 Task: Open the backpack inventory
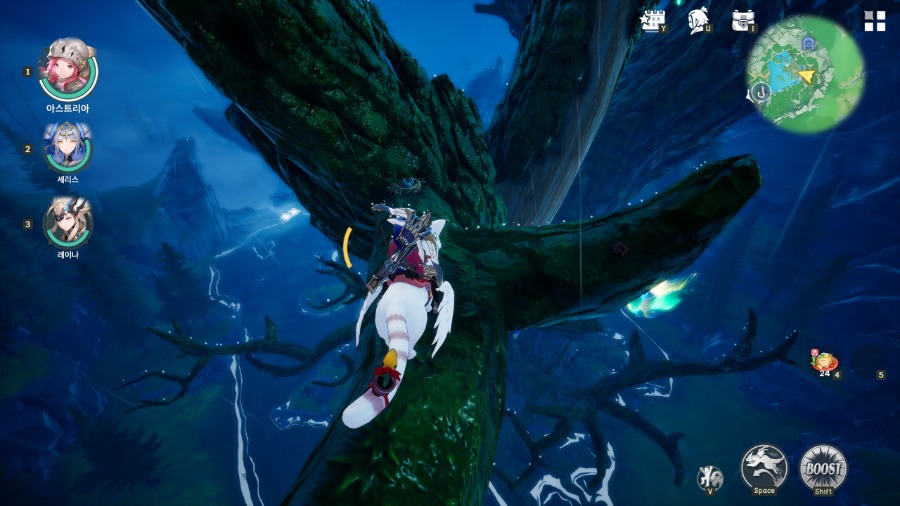click(742, 20)
